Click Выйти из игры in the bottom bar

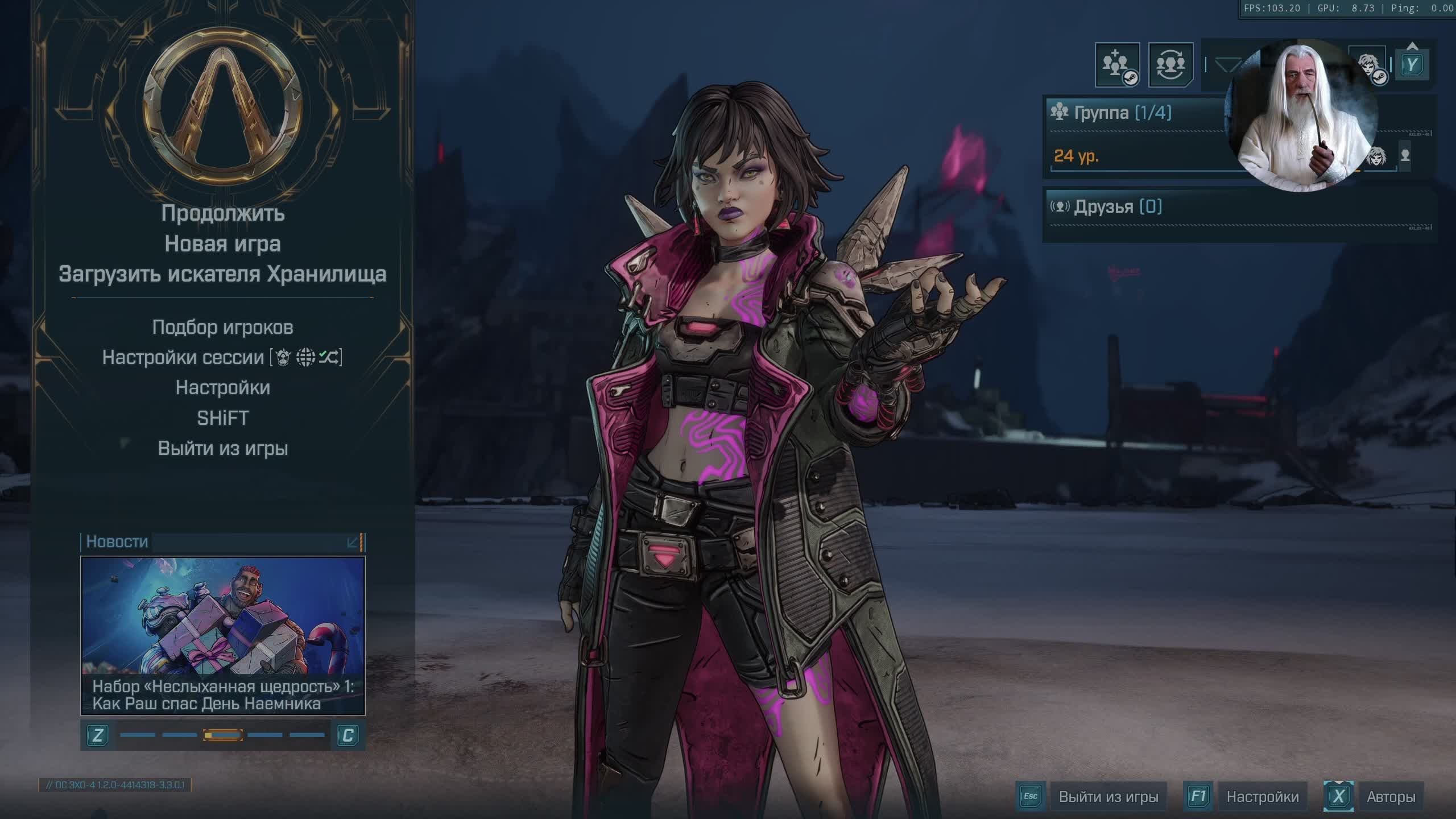(1108, 797)
